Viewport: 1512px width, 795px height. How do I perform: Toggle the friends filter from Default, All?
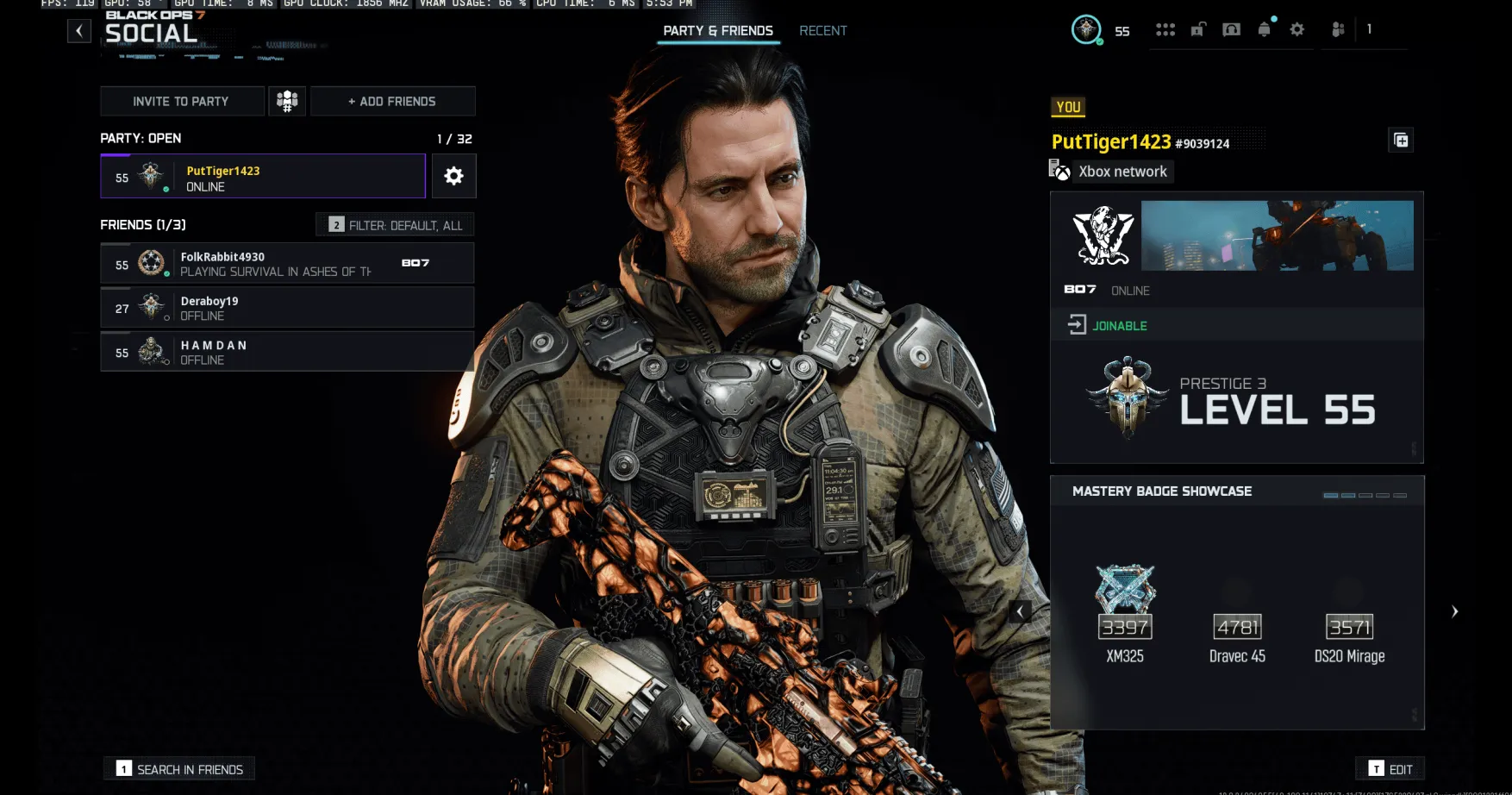pos(397,224)
